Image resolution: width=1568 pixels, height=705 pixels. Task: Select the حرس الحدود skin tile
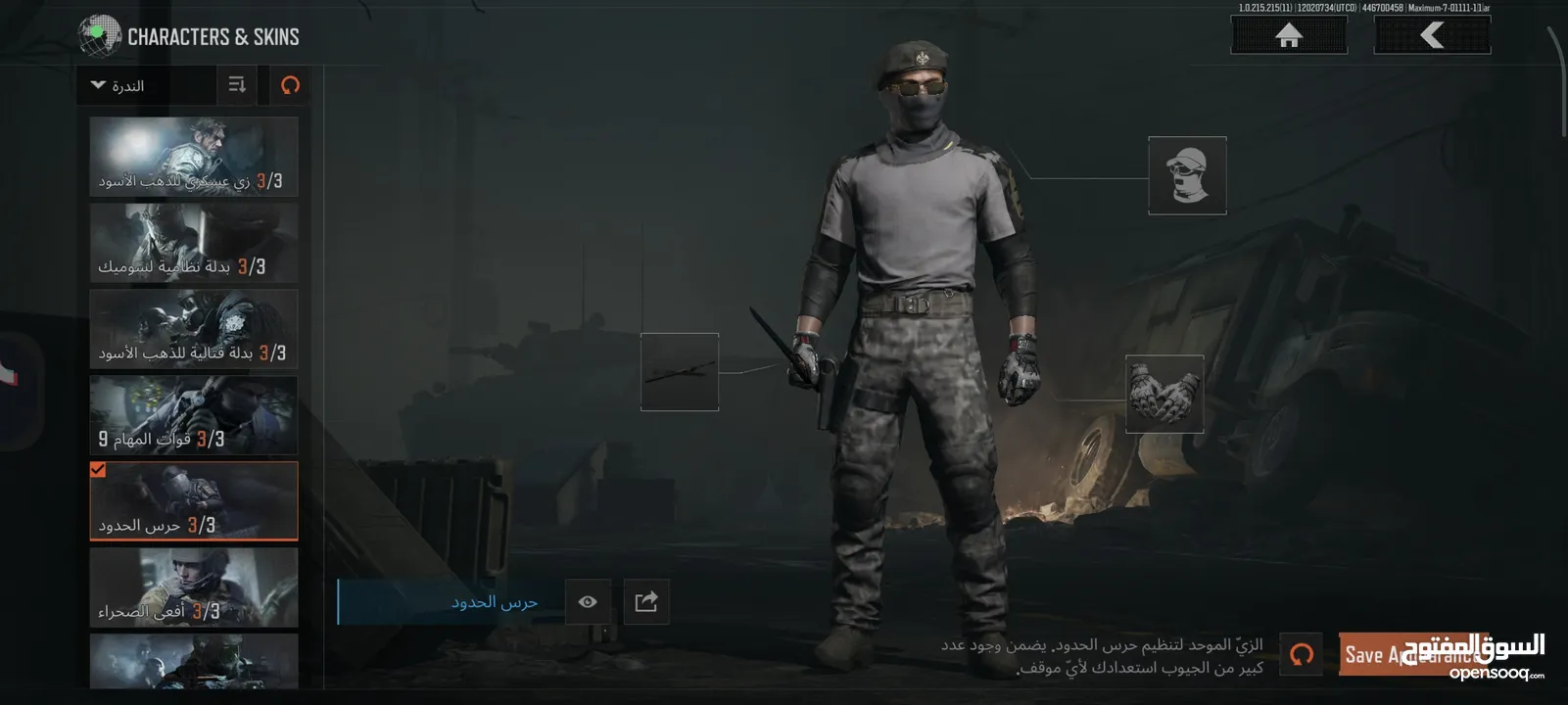[x=194, y=501]
